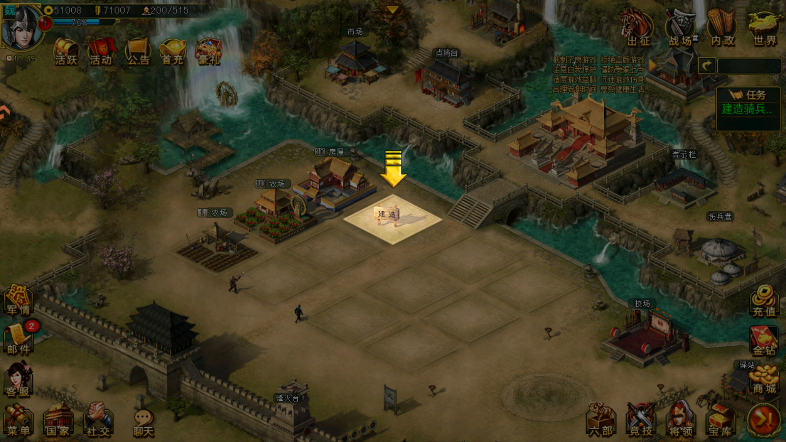This screenshot has width=786, height=442.
Task: Open the 首充 first recharge offer
Action: click(x=173, y=51)
